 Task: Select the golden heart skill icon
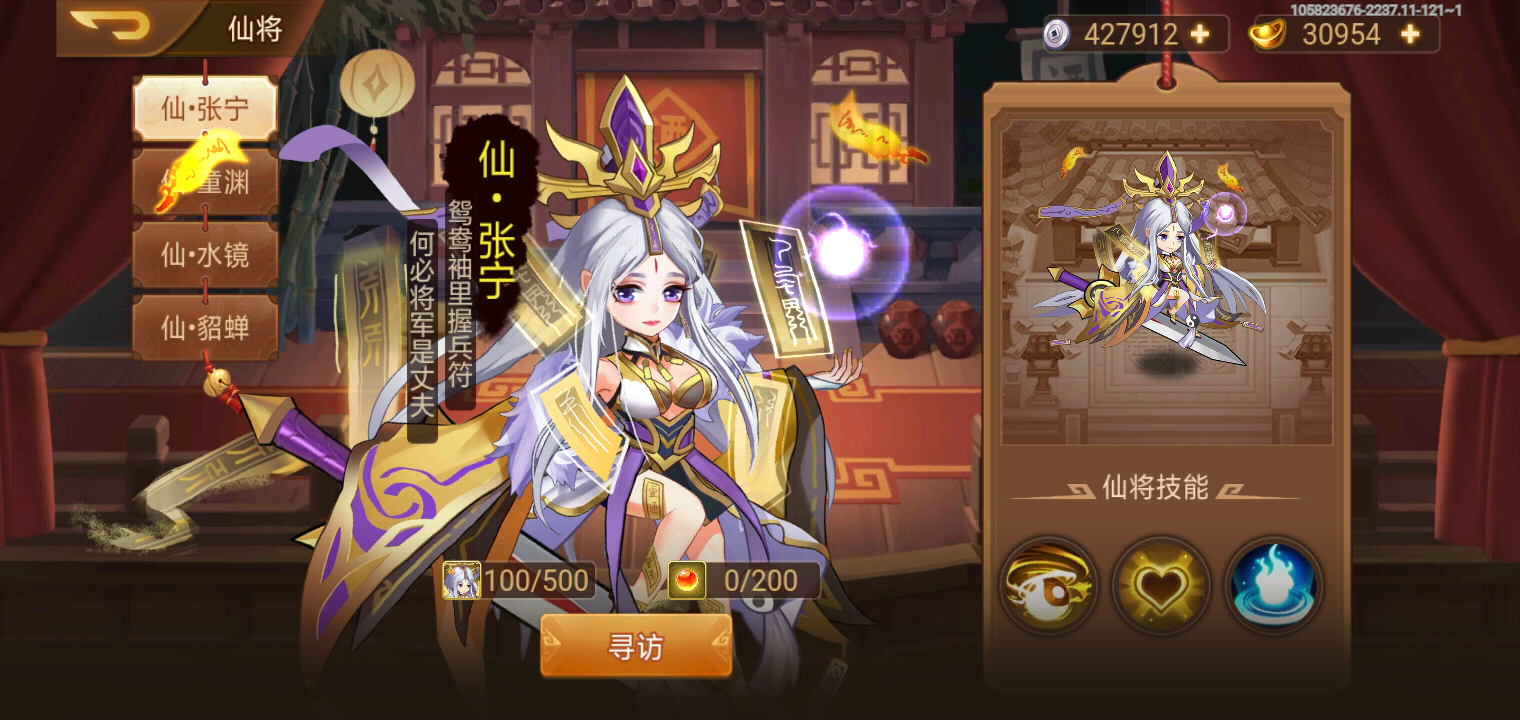click(x=1162, y=585)
